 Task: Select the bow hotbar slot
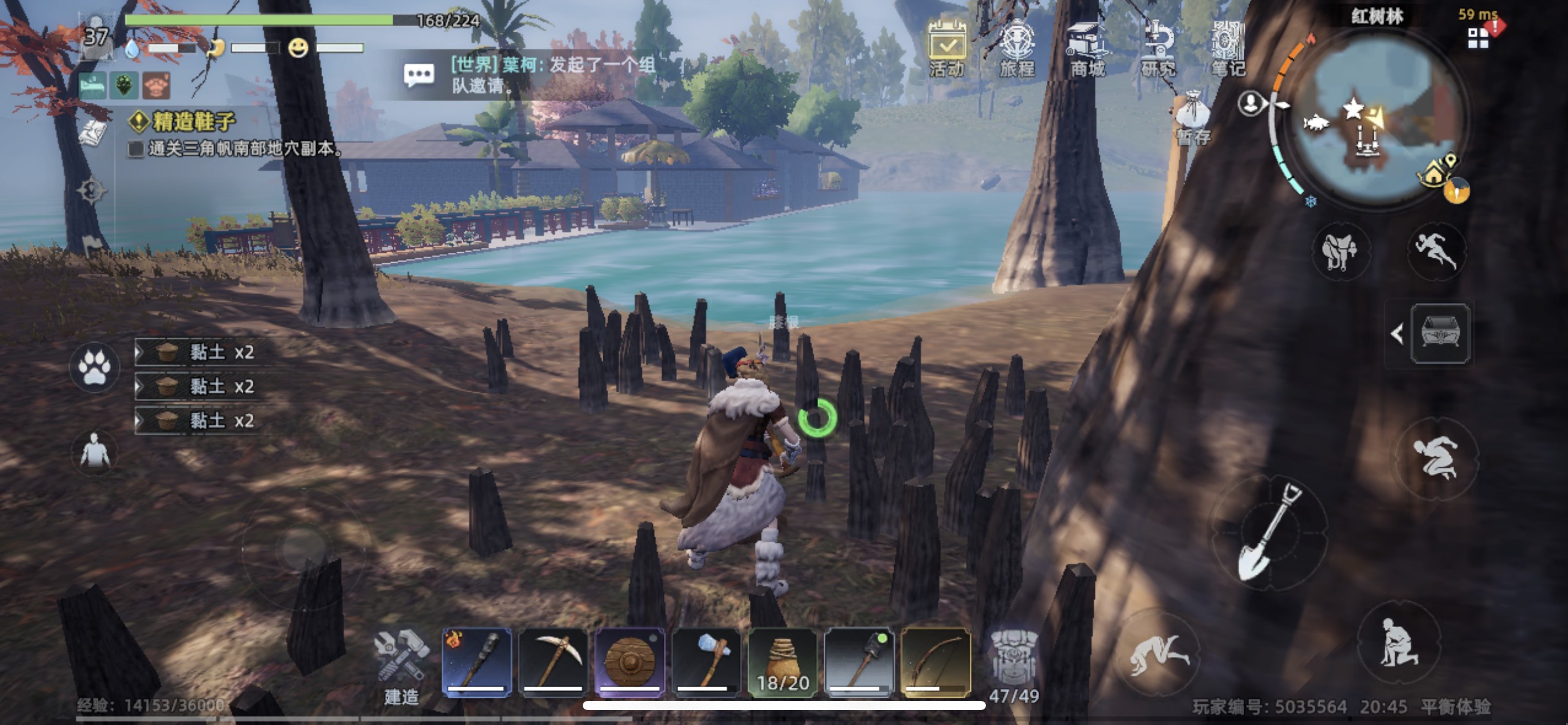click(x=935, y=662)
